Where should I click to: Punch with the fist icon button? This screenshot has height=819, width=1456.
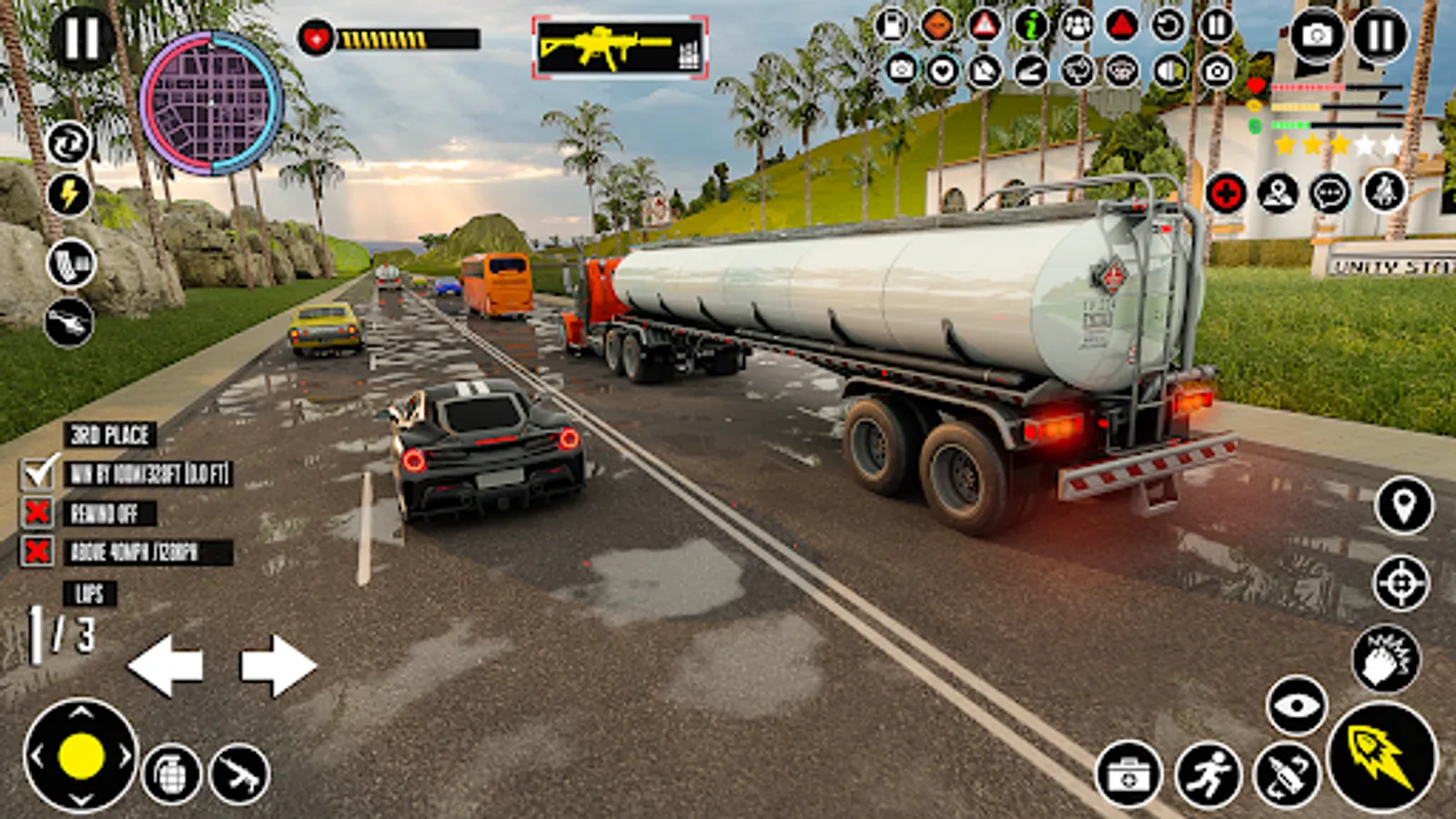pos(1385,659)
